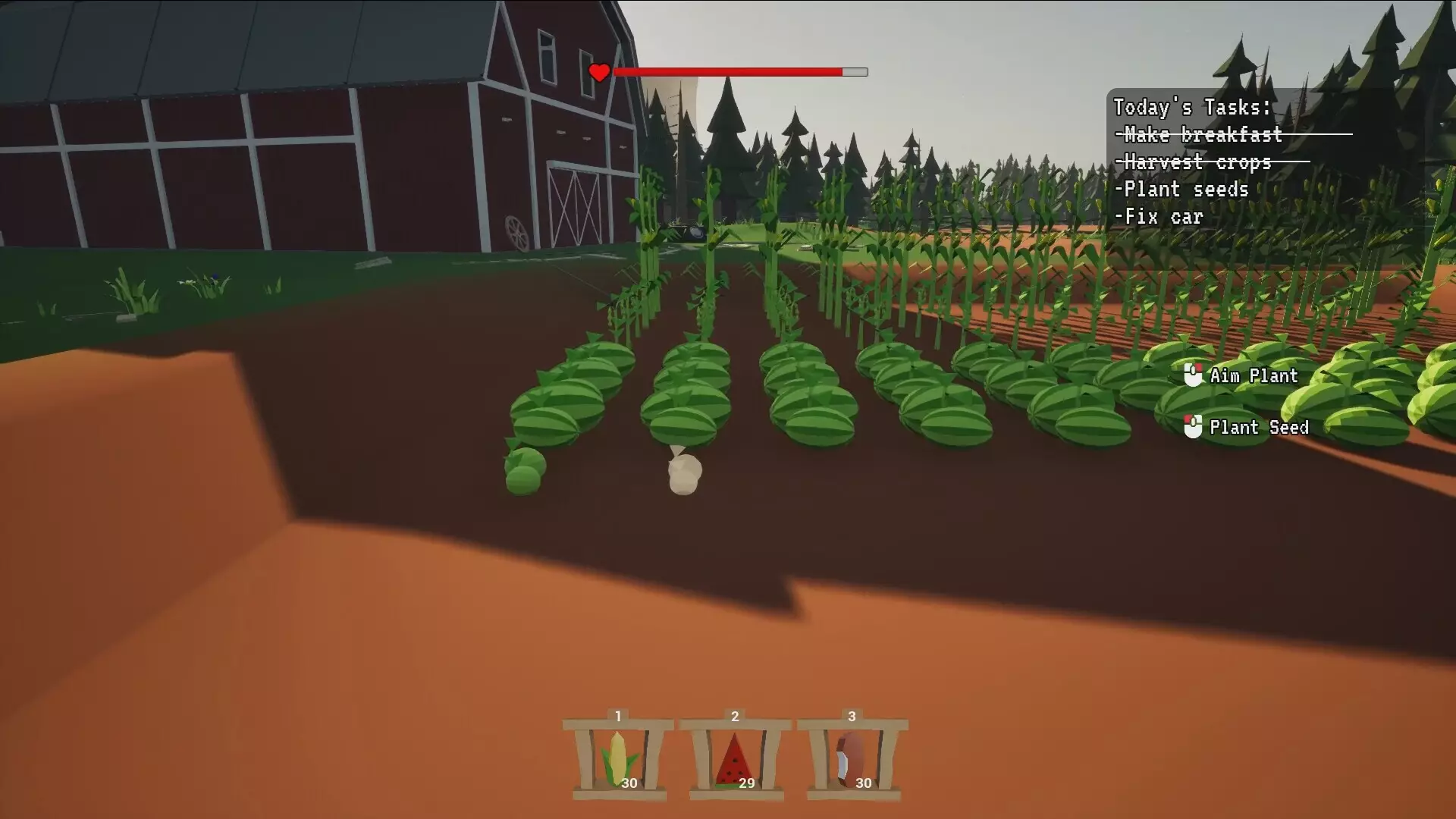Mark the Plant seeds task as complete
1456x819 pixels.
click(x=1183, y=190)
